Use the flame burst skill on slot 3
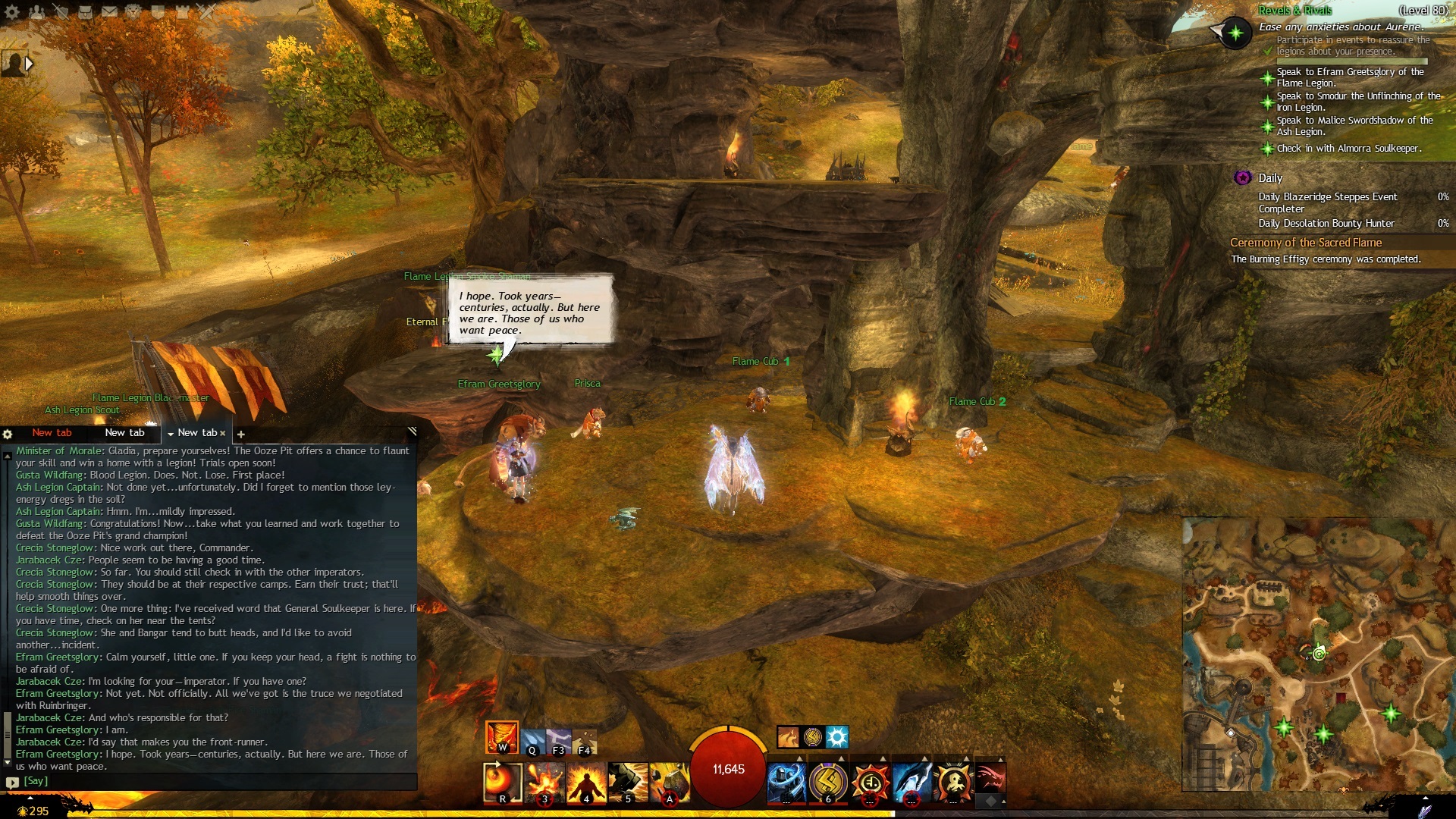The height and width of the screenshot is (819, 1456). pyautogui.click(x=544, y=783)
